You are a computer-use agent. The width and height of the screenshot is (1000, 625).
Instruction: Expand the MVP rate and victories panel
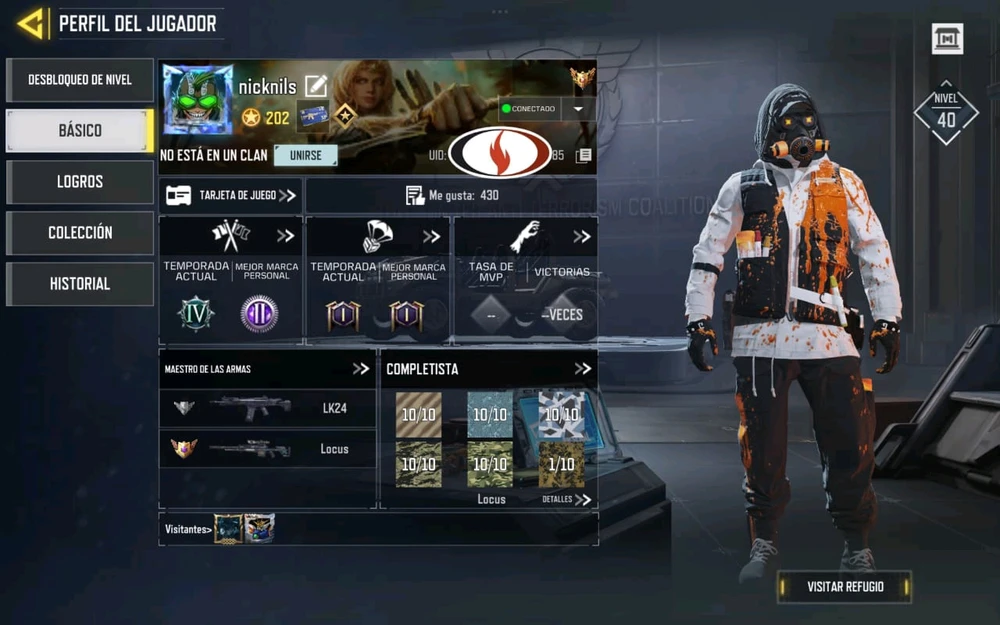pyautogui.click(x=581, y=237)
